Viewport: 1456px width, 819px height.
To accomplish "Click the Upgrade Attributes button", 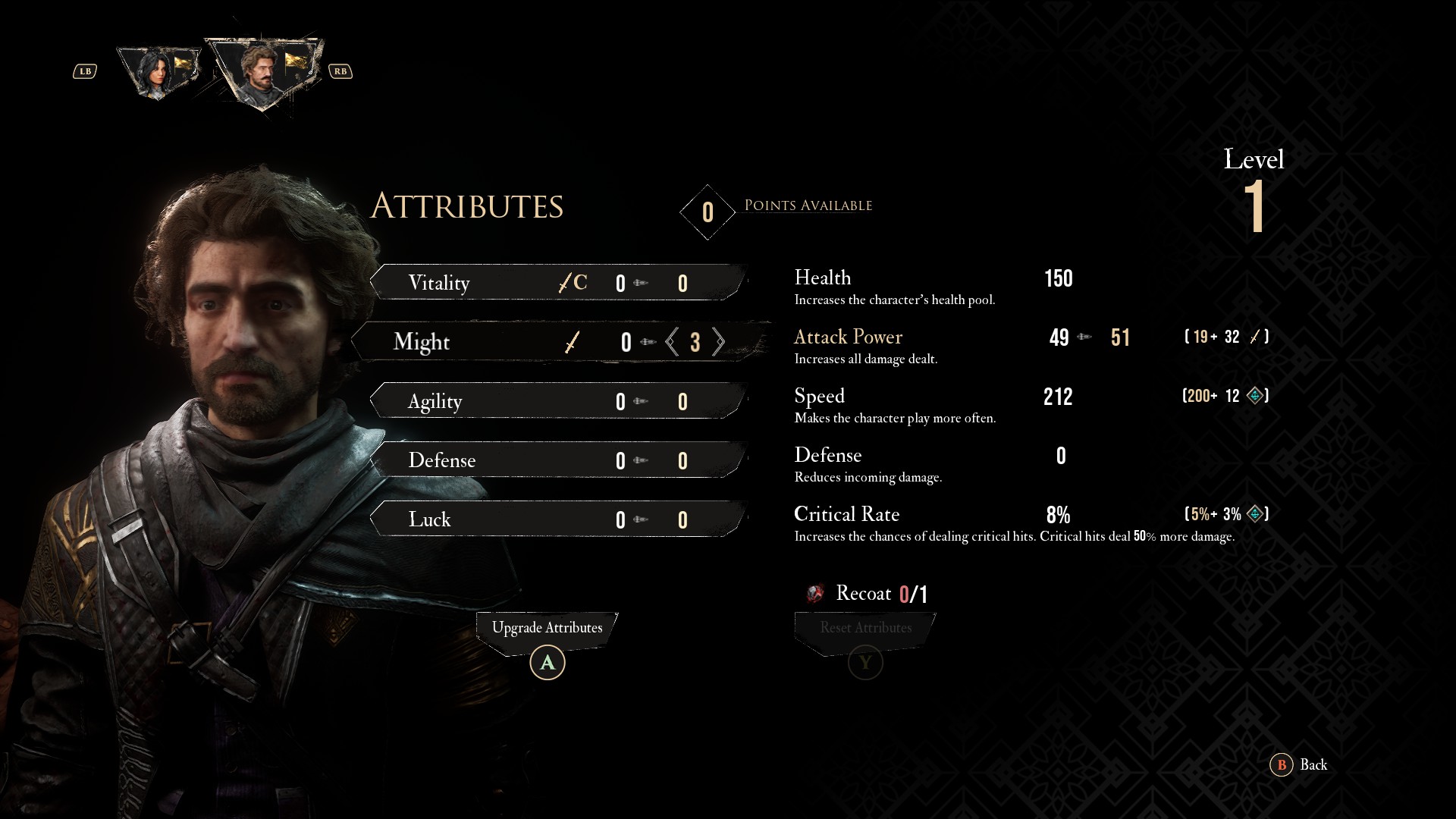I will click(547, 629).
